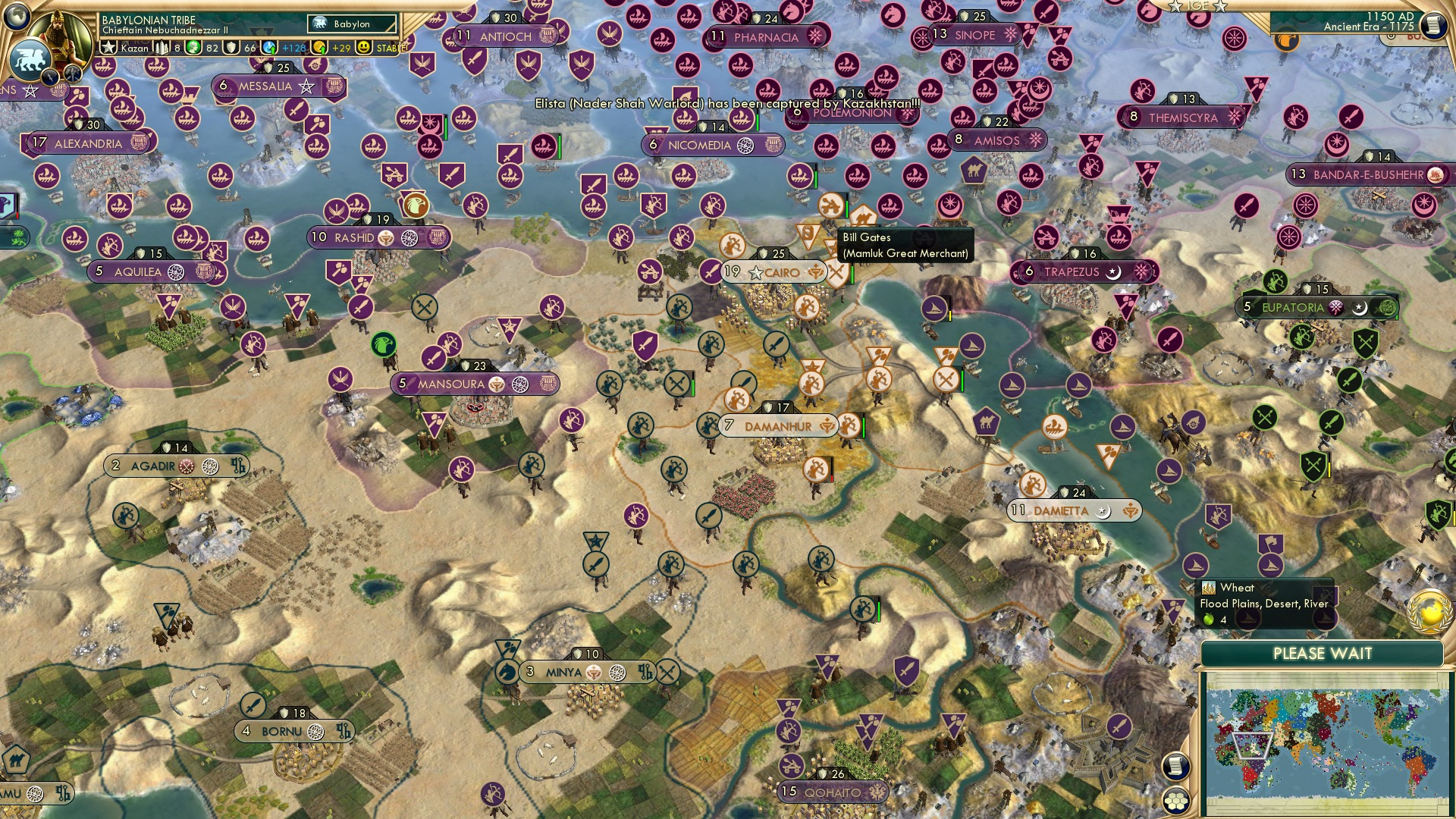
Task: Toggle the hex grid overlay near the minimap
Action: click(1175, 802)
